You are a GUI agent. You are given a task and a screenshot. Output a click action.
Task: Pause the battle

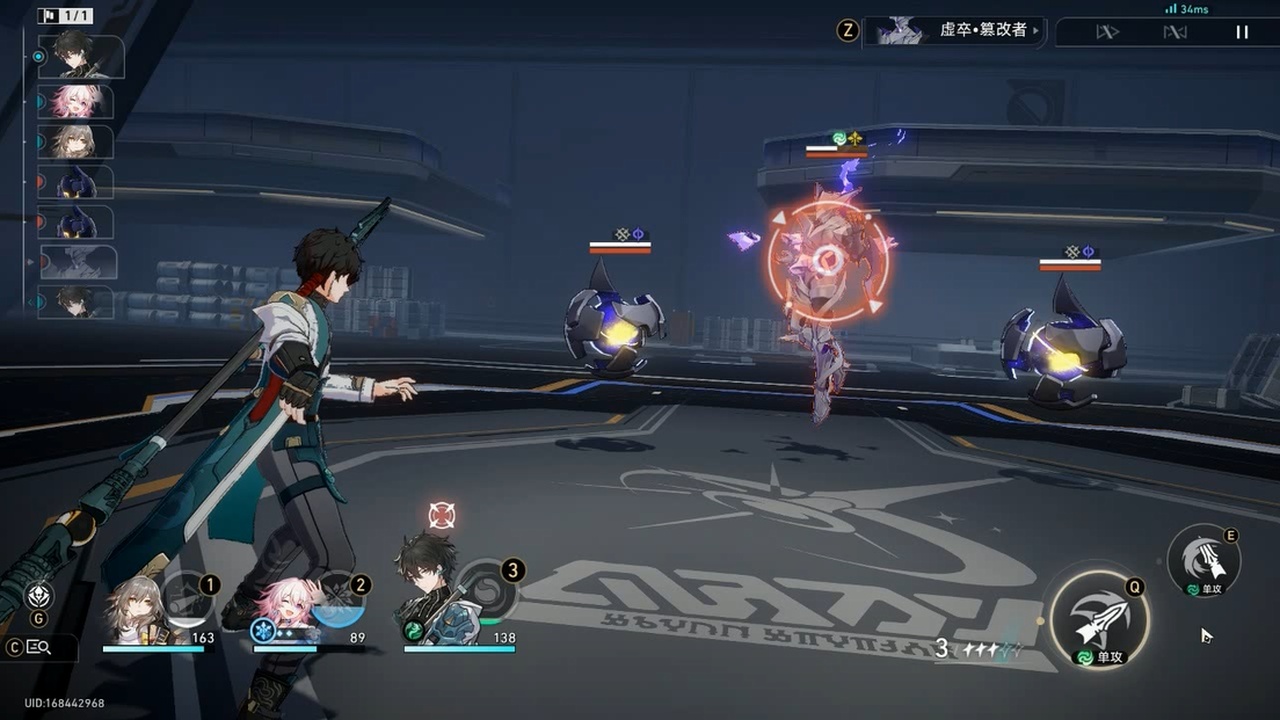tap(1241, 32)
